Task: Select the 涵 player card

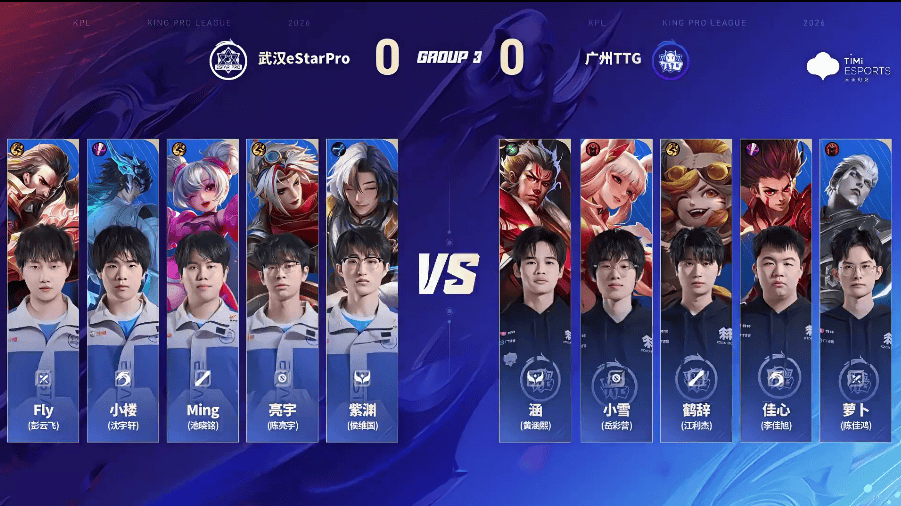Action: [535, 290]
